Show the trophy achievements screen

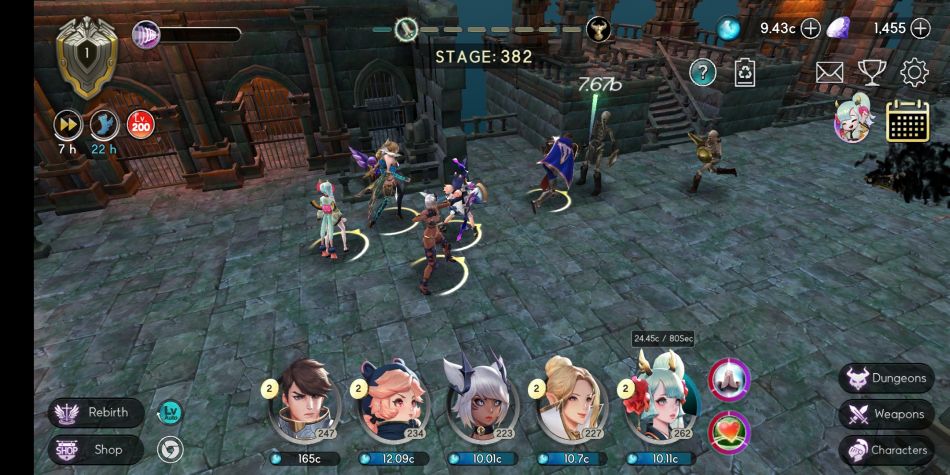(x=872, y=72)
